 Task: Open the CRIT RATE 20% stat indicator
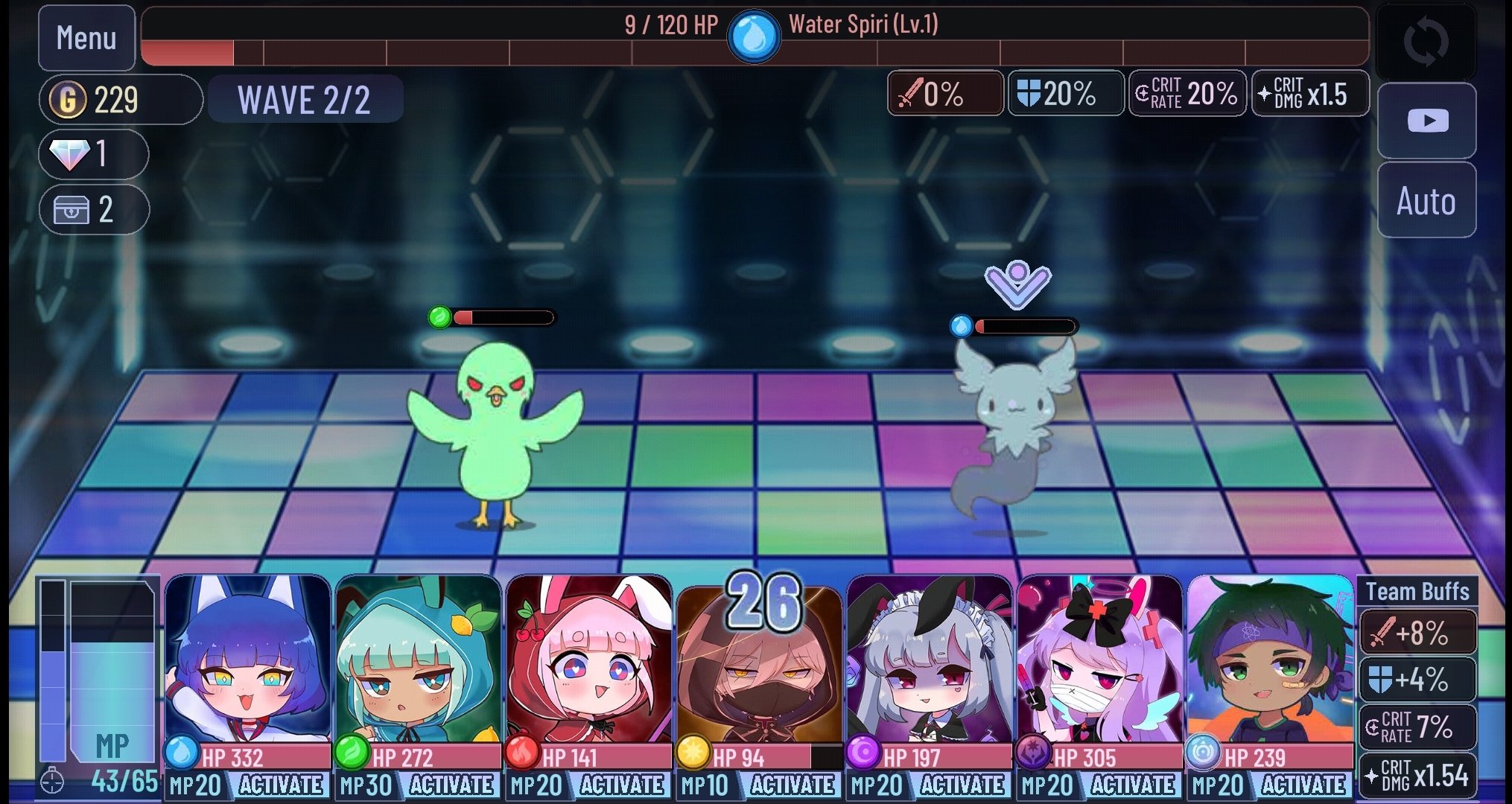(1186, 93)
